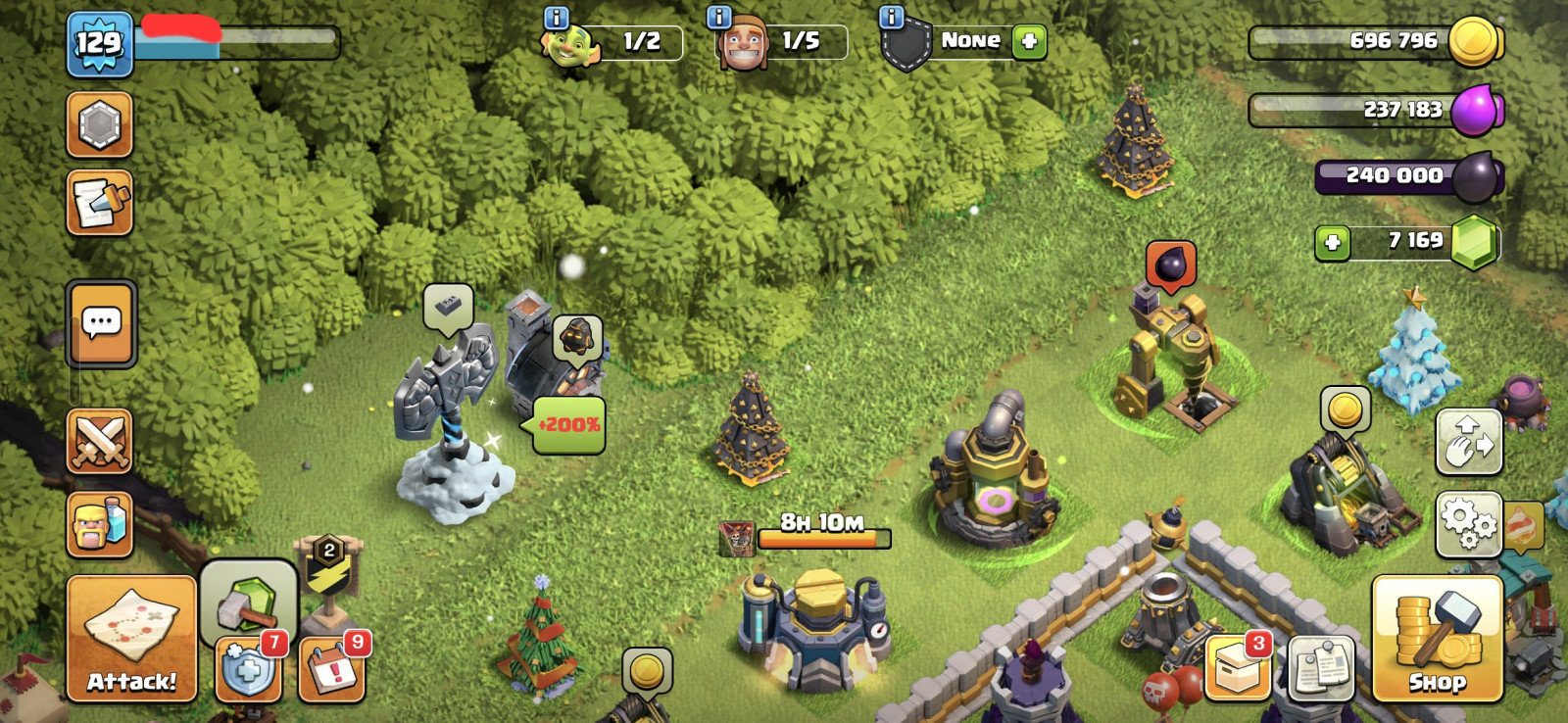Viewport: 1568px width, 723px height.
Task: Add a shield with the green plus
Action: pos(1029,41)
